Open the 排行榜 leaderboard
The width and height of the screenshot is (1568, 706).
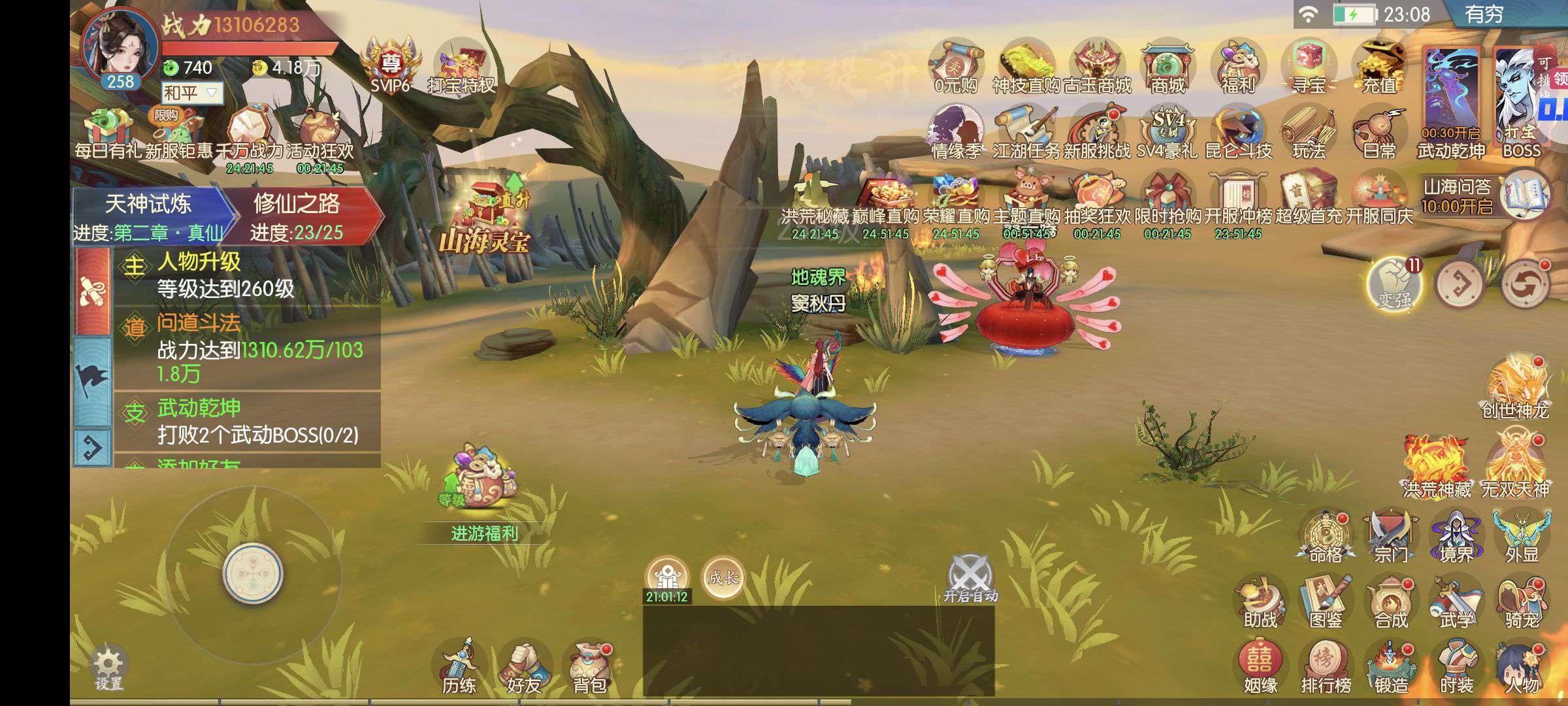(x=1326, y=667)
